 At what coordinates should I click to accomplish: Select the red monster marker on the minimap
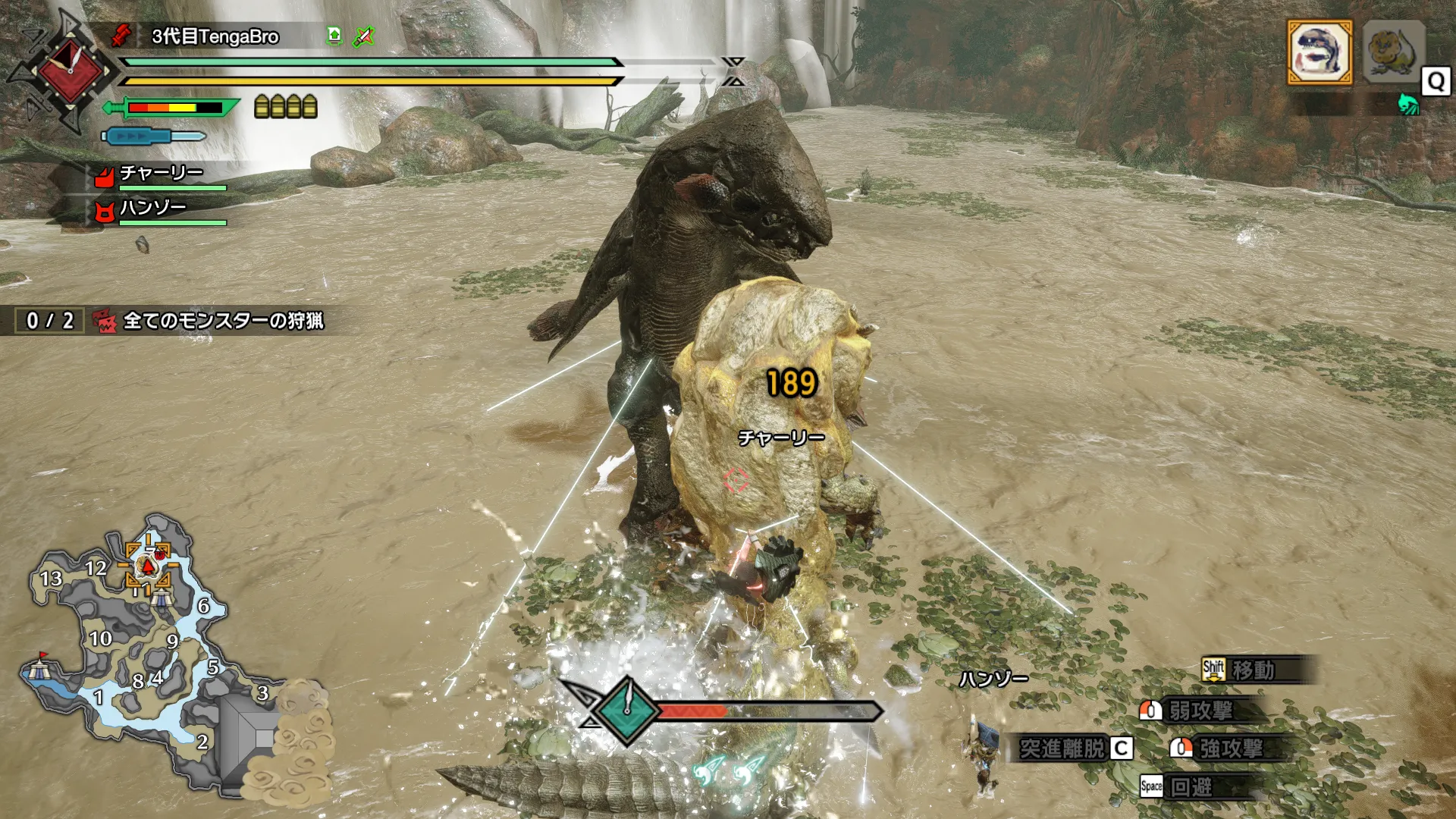point(149,566)
